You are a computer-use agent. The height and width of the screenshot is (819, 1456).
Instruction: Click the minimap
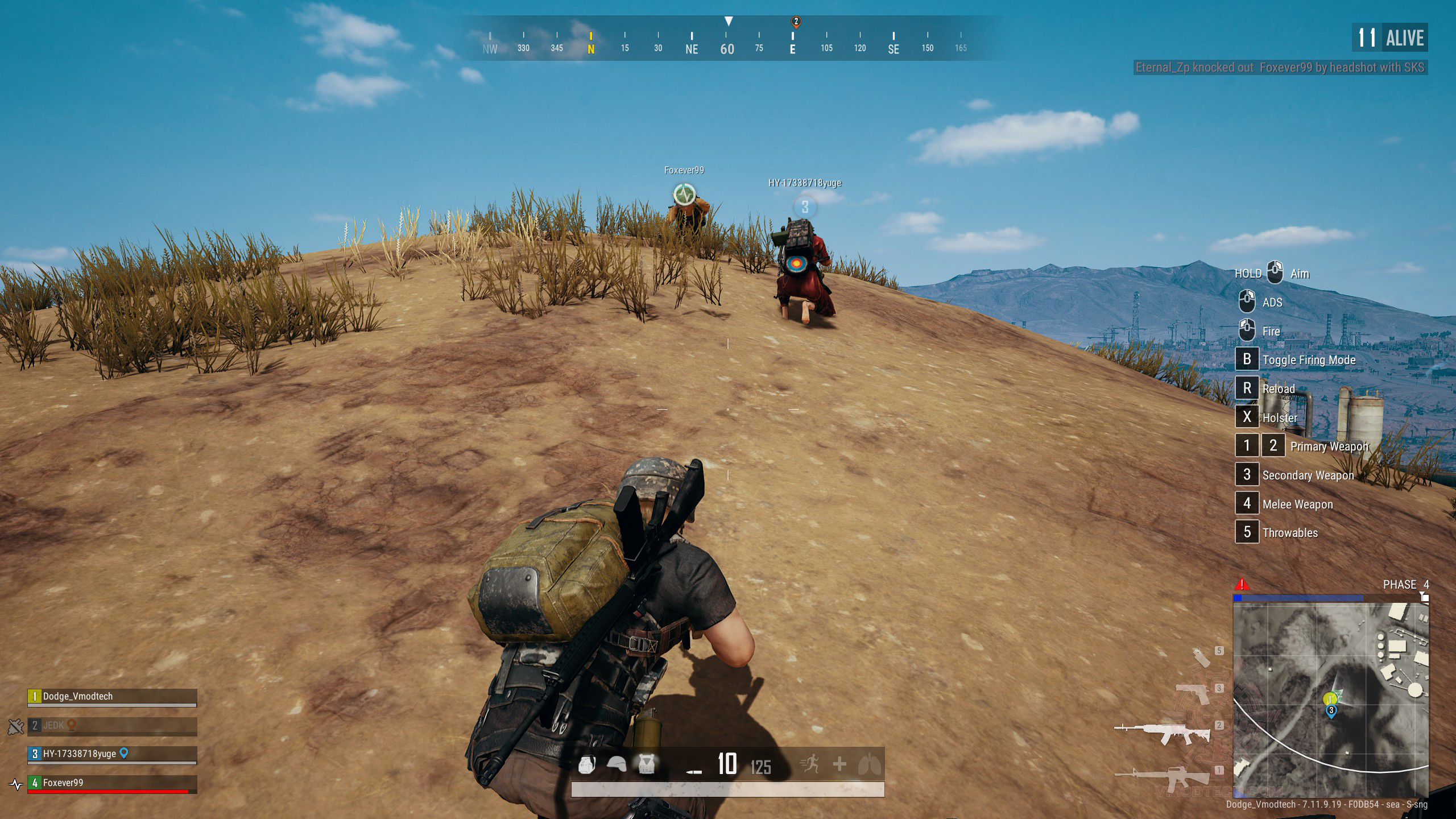pos(1330,700)
